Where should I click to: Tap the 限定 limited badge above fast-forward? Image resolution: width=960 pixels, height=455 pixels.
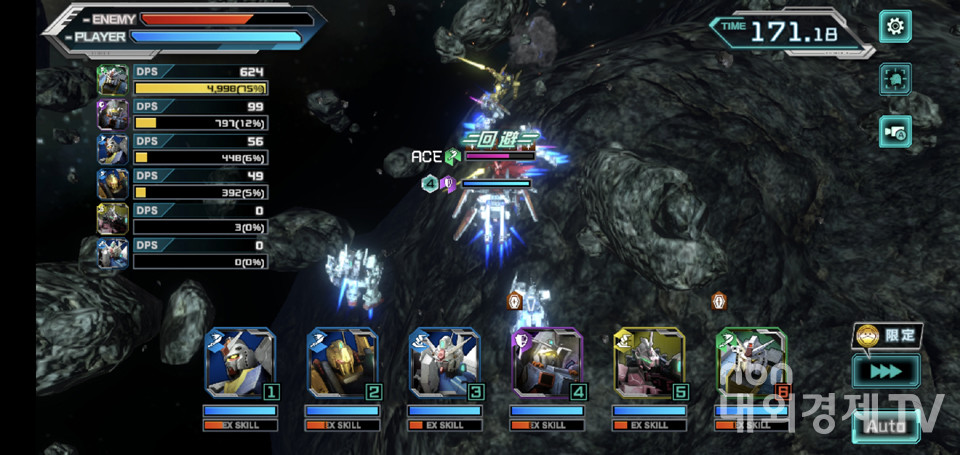(887, 335)
